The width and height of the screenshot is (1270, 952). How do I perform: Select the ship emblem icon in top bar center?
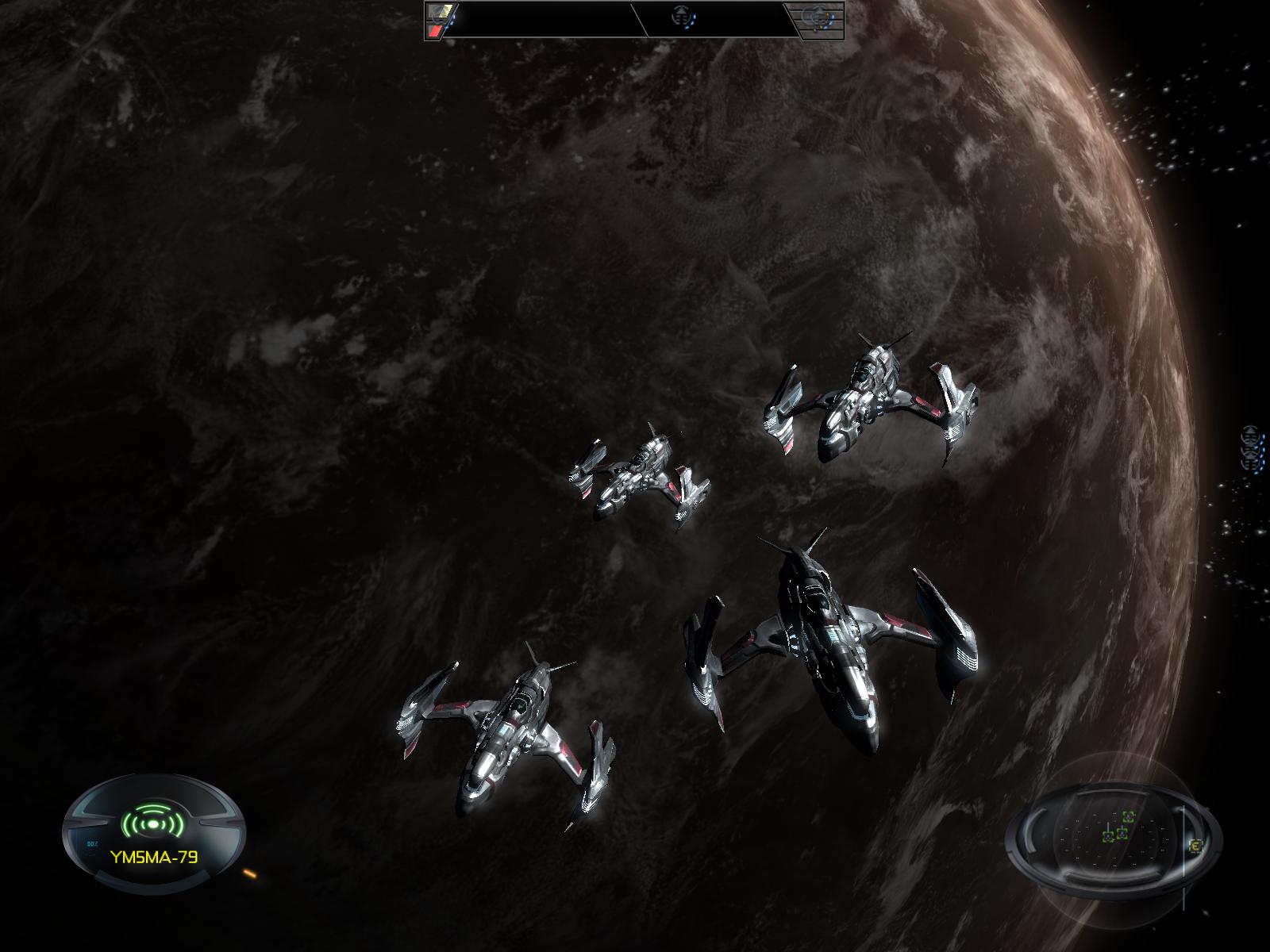(x=683, y=15)
